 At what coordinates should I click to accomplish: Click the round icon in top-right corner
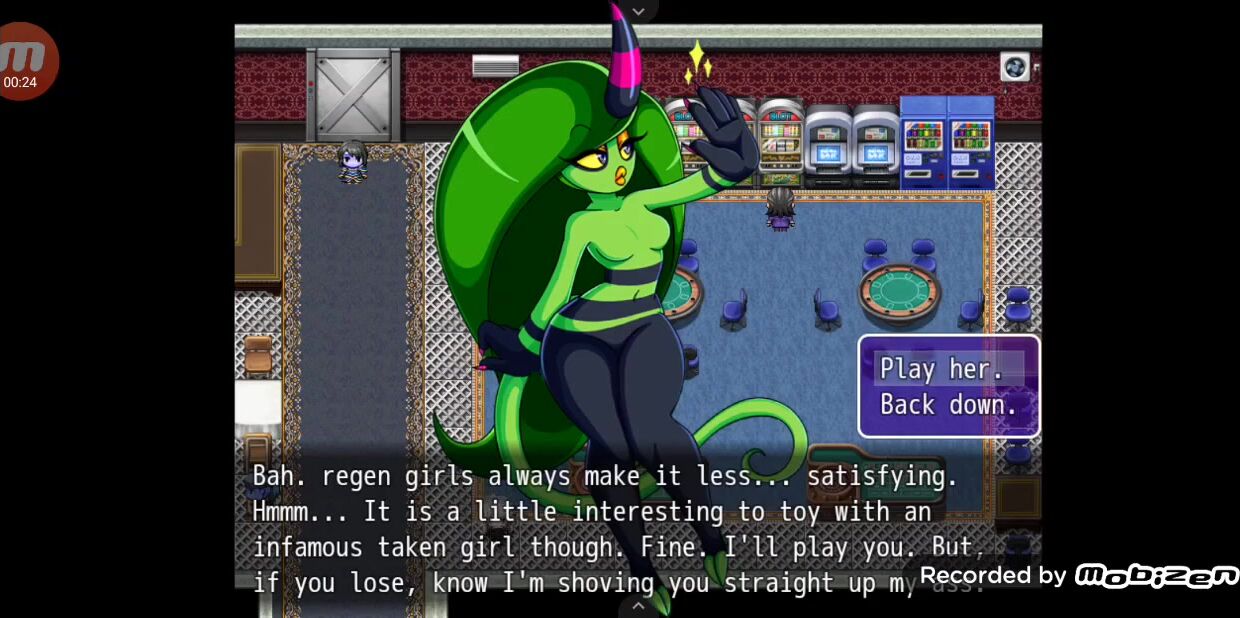point(1015,67)
